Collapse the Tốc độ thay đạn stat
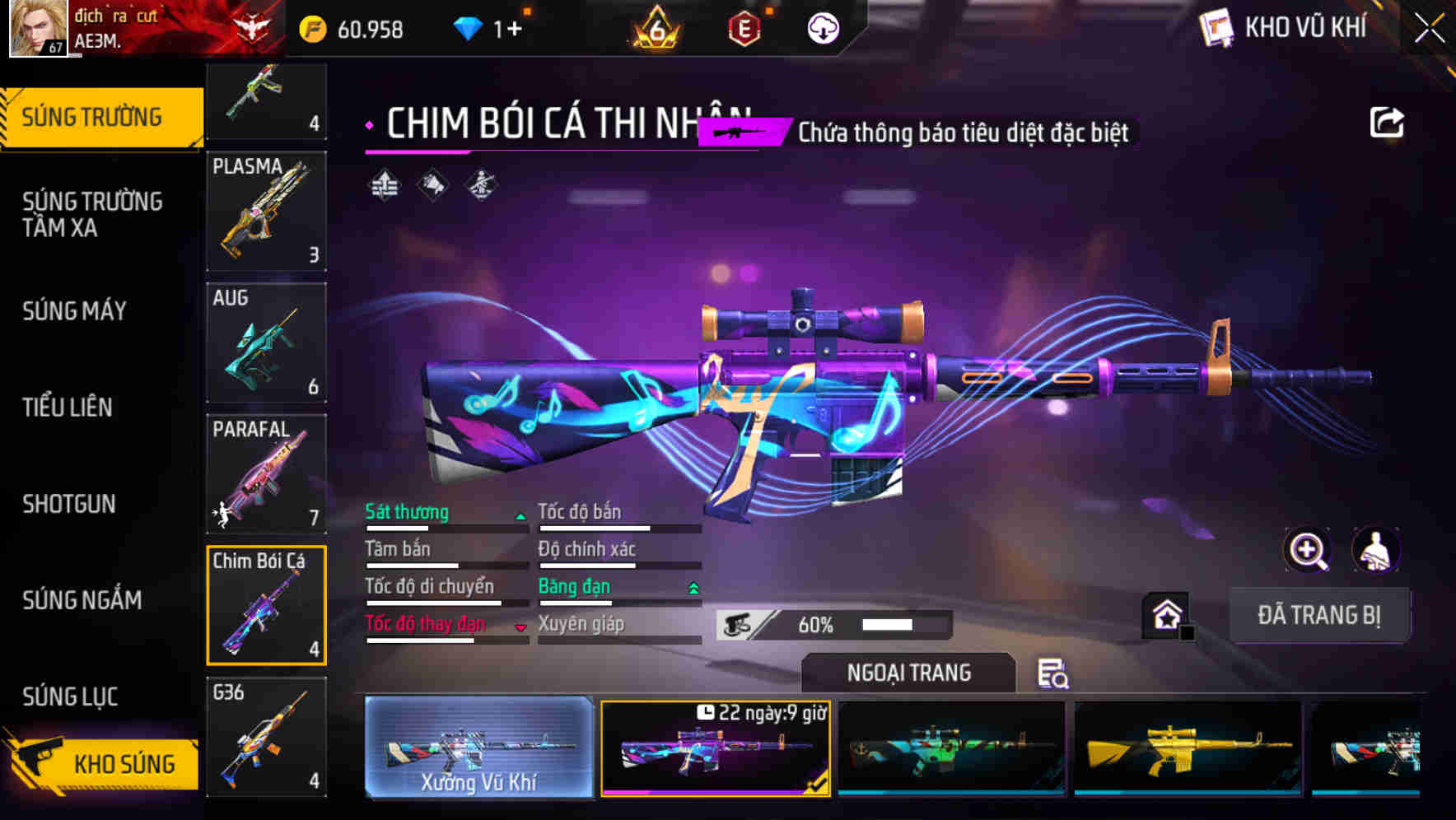This screenshot has height=820, width=1456. [x=520, y=624]
